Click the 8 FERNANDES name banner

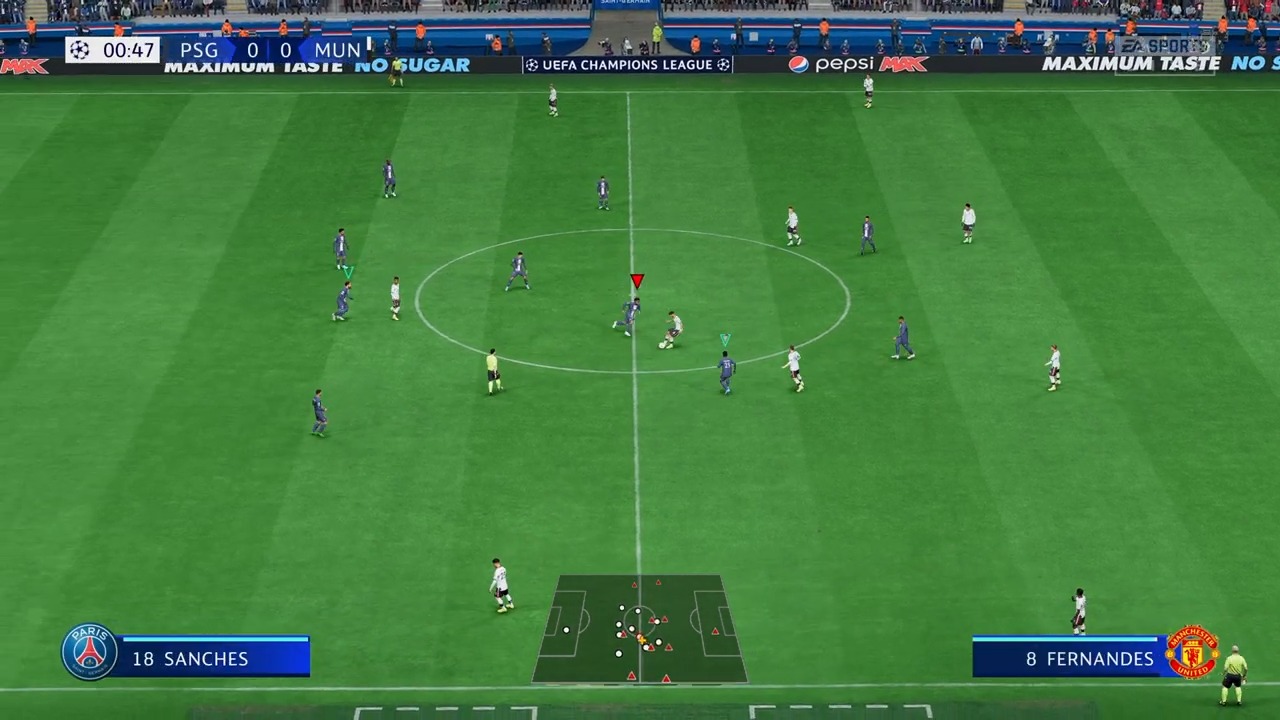[x=1090, y=658]
